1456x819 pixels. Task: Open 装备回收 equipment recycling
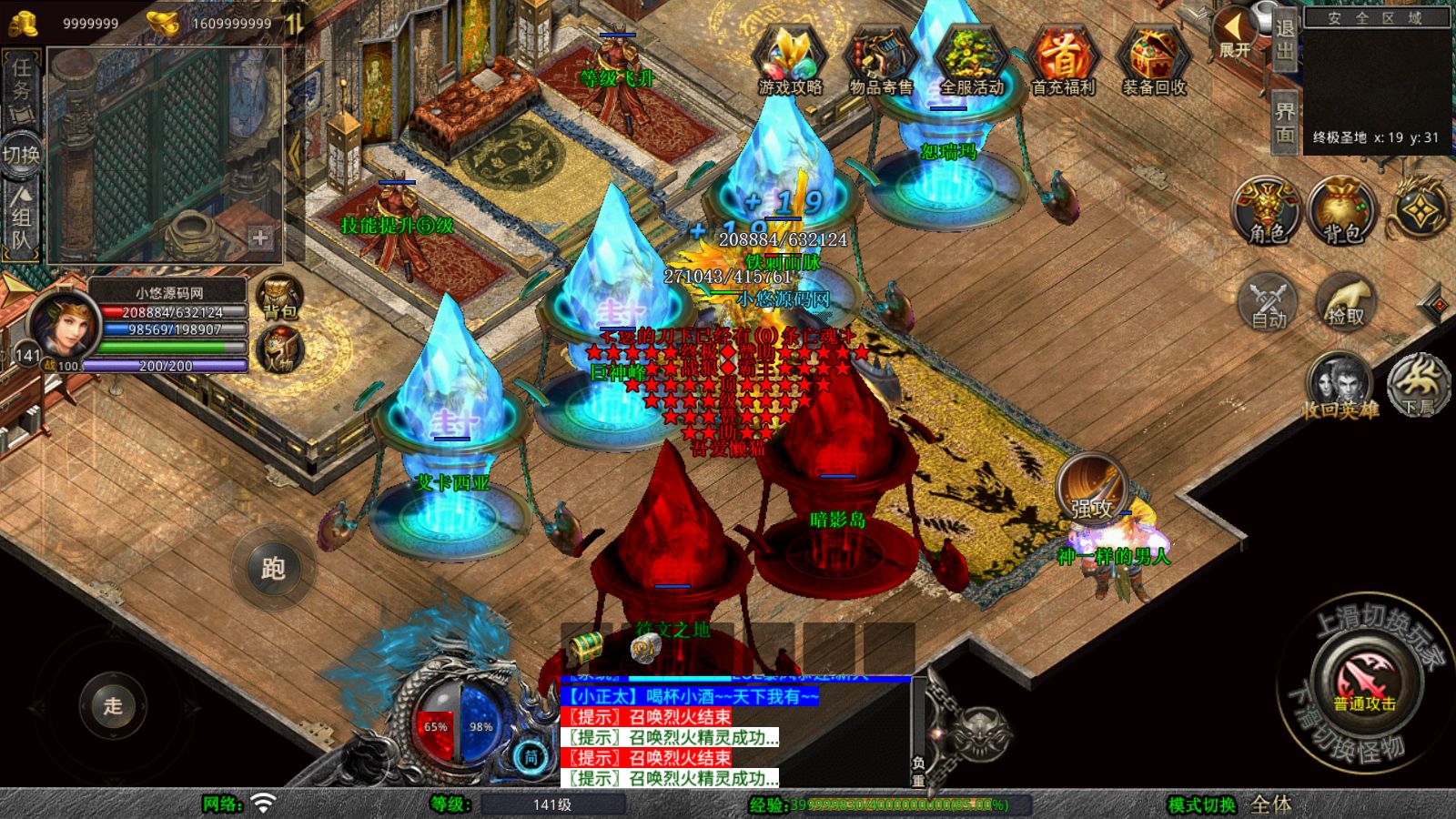(x=1153, y=60)
